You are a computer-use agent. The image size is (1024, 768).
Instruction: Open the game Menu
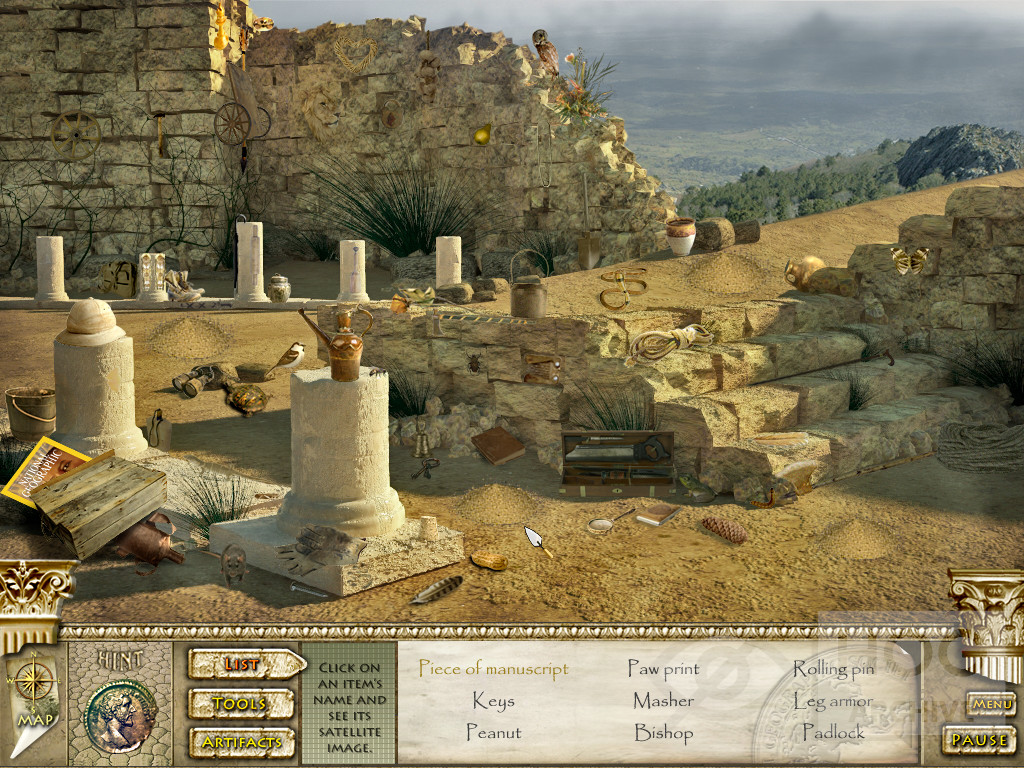click(991, 705)
